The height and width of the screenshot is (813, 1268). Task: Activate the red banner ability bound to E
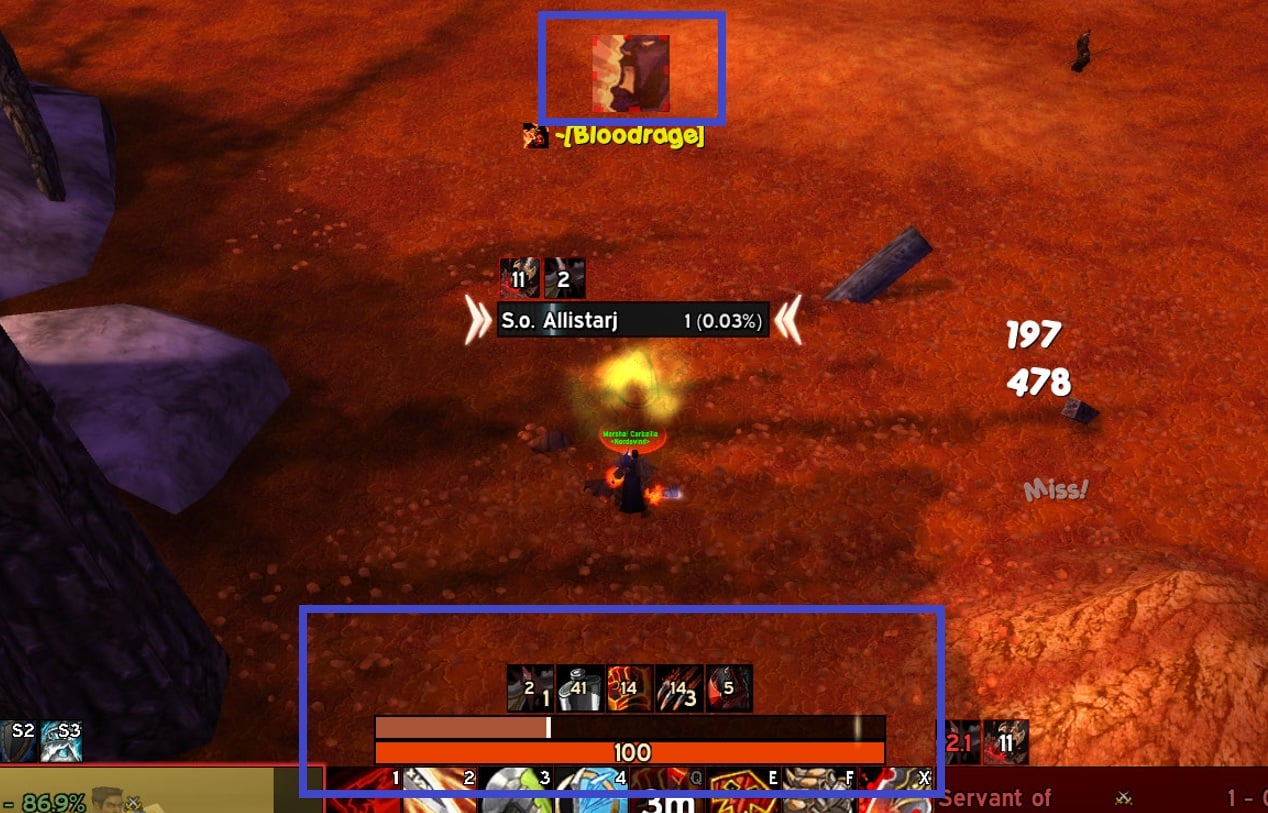point(743,792)
